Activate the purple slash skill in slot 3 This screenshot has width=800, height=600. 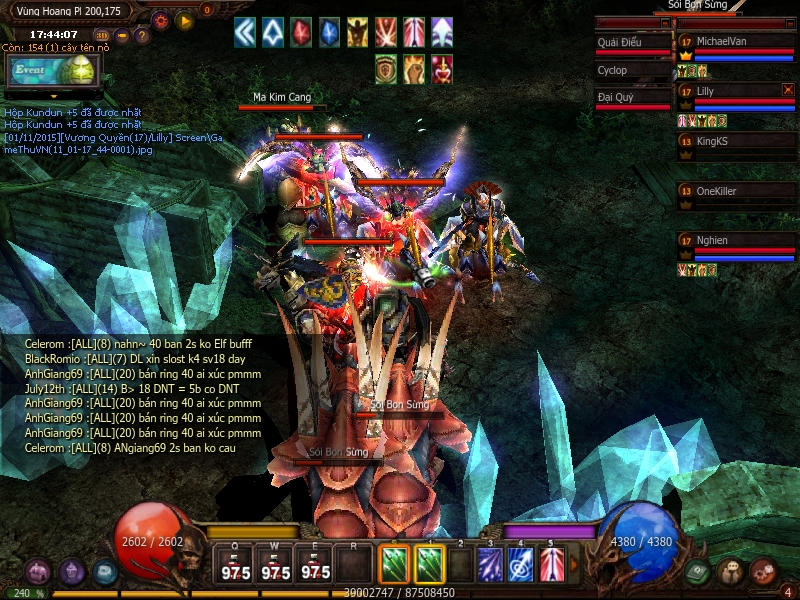(x=490, y=565)
